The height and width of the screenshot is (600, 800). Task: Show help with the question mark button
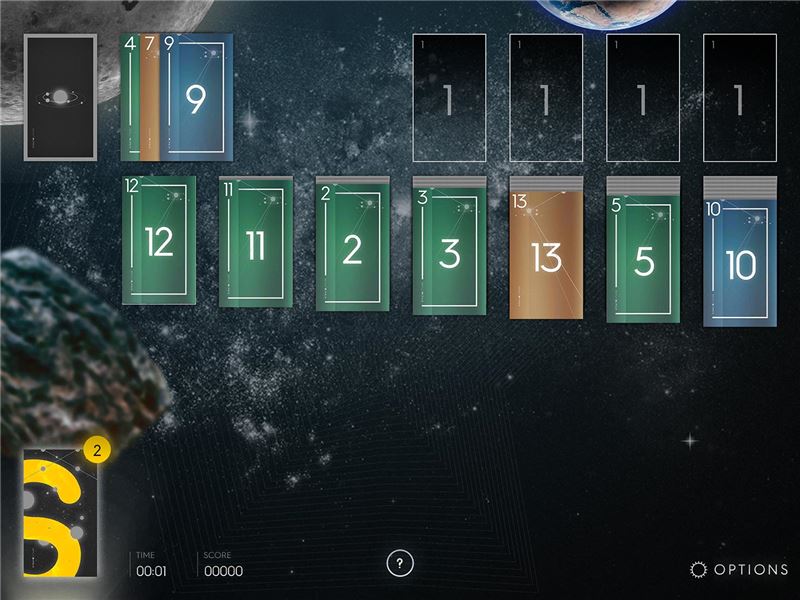[400, 563]
